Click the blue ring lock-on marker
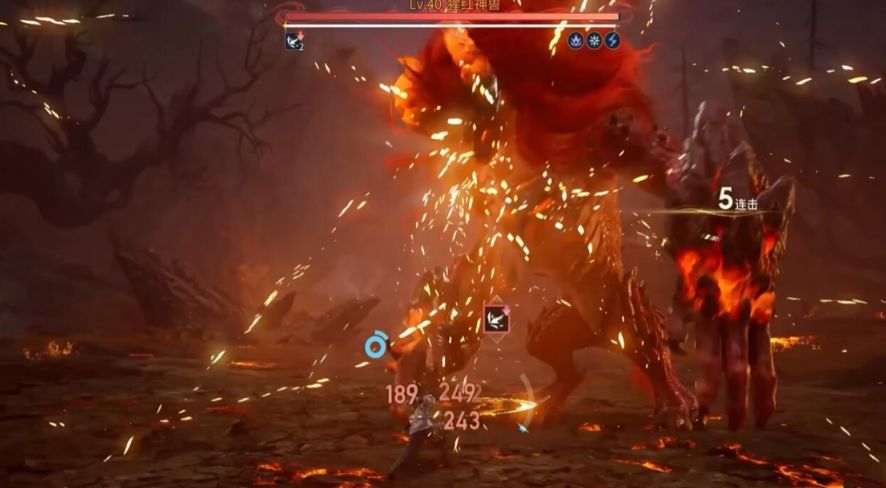The height and width of the screenshot is (488, 886). point(376,346)
